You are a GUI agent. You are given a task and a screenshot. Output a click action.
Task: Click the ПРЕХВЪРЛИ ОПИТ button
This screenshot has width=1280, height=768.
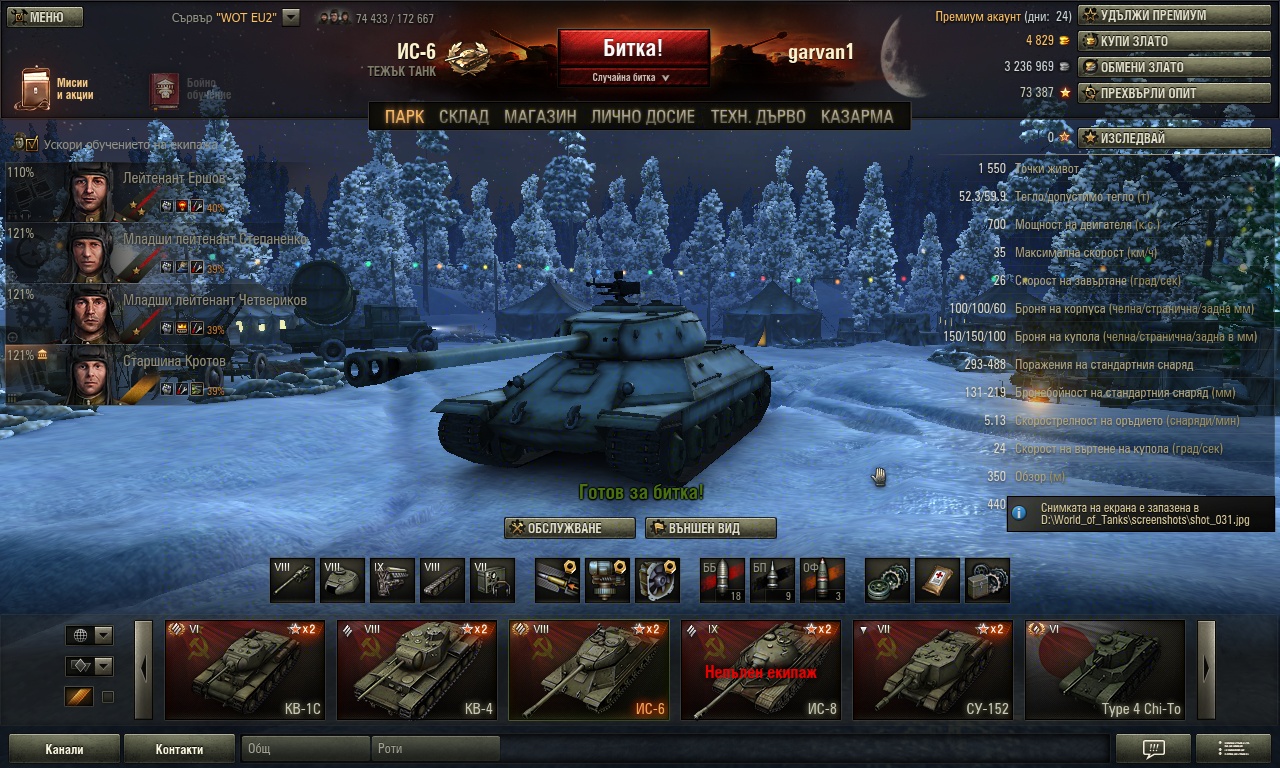(x=1159, y=93)
